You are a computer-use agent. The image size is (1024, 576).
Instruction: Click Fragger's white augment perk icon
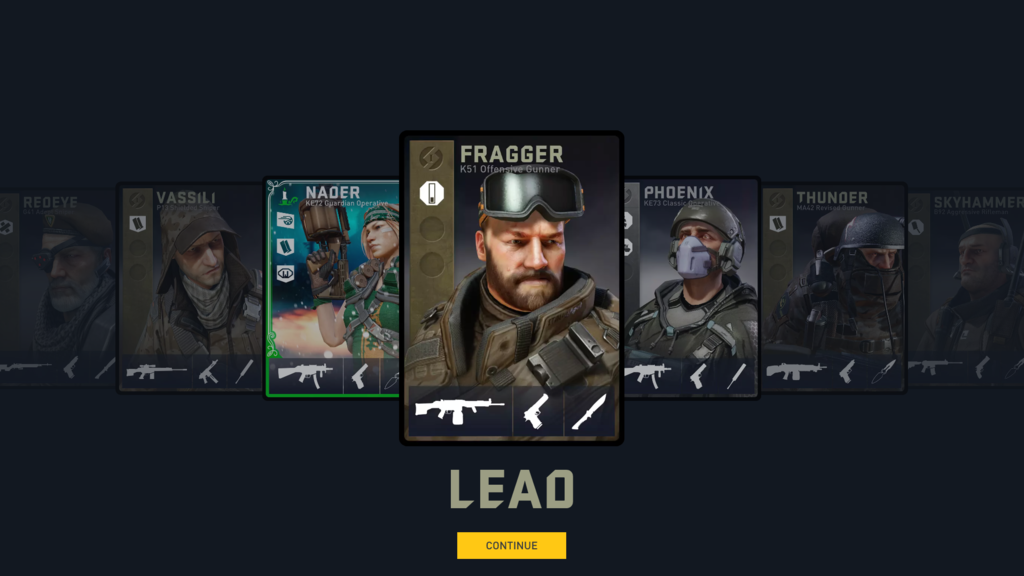431,191
